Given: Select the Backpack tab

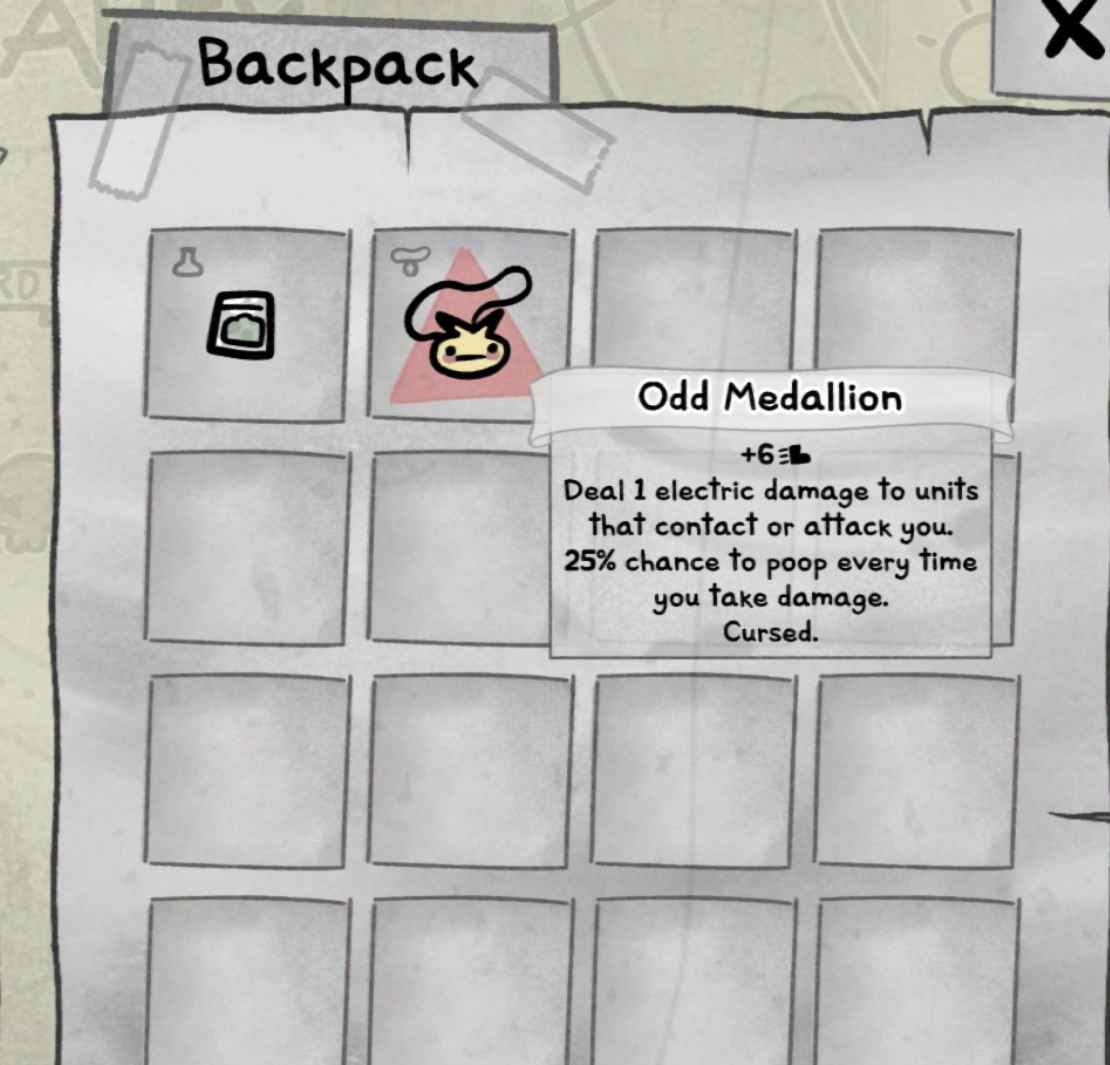Looking at the screenshot, I should pos(336,66).
